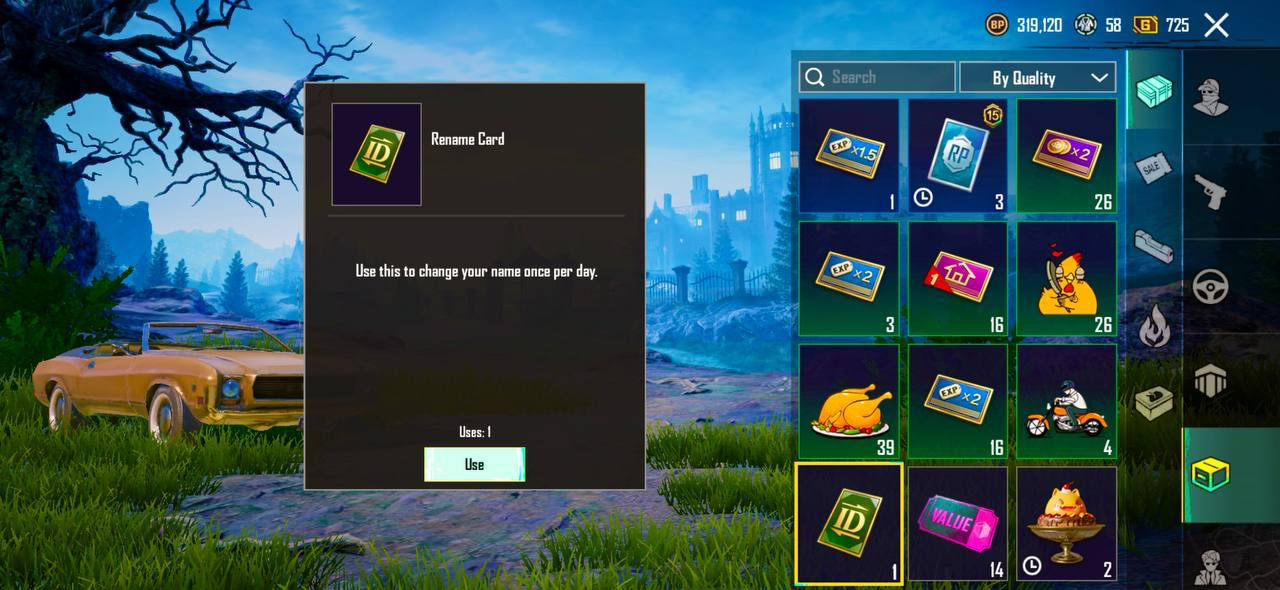Switch to the pistol weapons tab
1280x590 pixels.
(1210, 191)
